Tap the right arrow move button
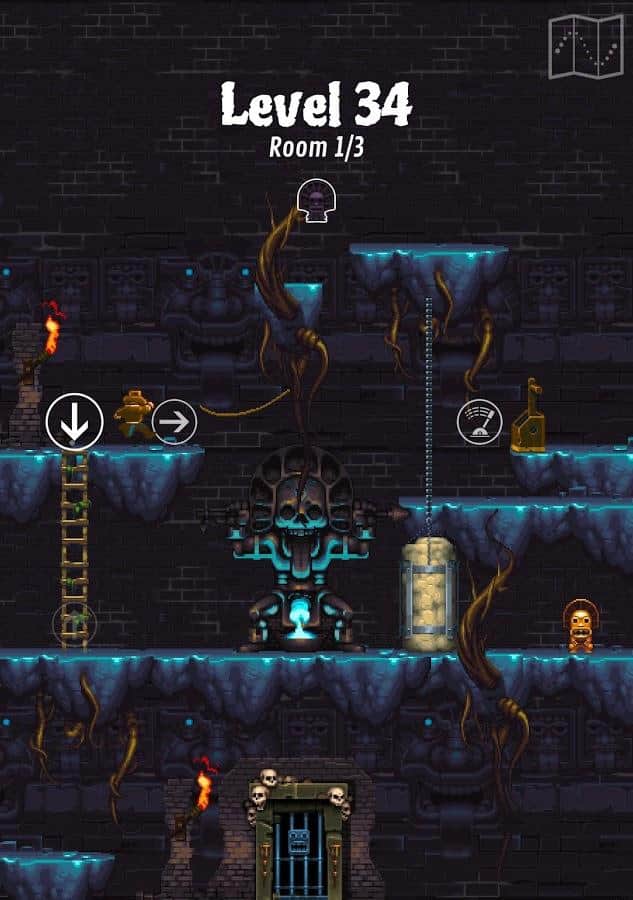Image resolution: width=633 pixels, height=900 pixels. (174, 422)
